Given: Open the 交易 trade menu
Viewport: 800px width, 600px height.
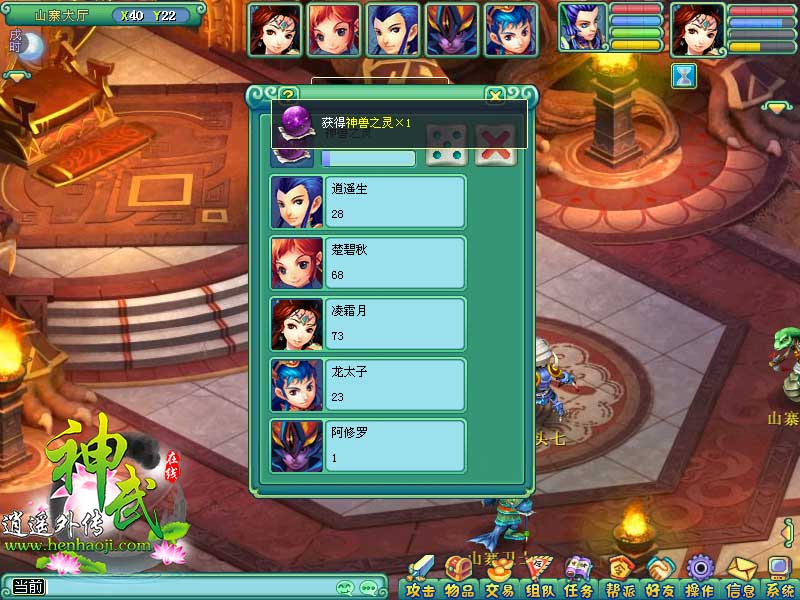Looking at the screenshot, I should (x=499, y=580).
